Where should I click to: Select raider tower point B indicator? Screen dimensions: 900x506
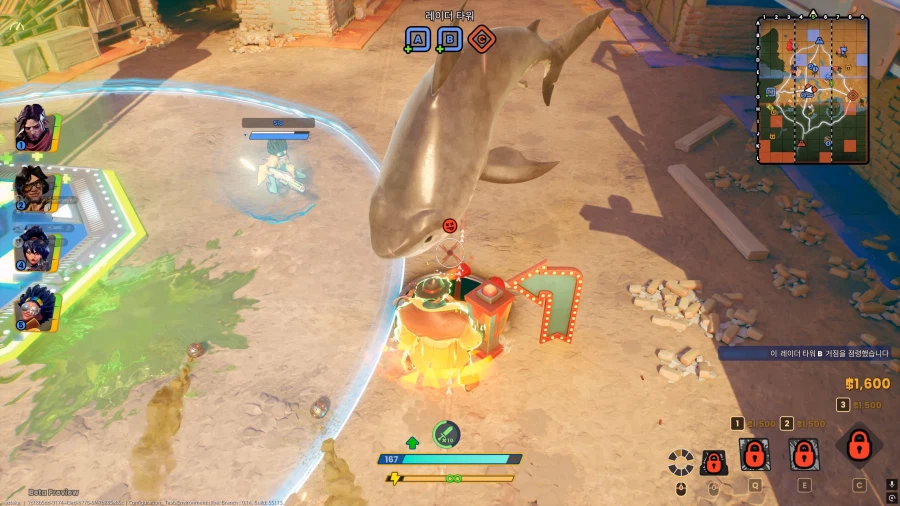coord(450,39)
